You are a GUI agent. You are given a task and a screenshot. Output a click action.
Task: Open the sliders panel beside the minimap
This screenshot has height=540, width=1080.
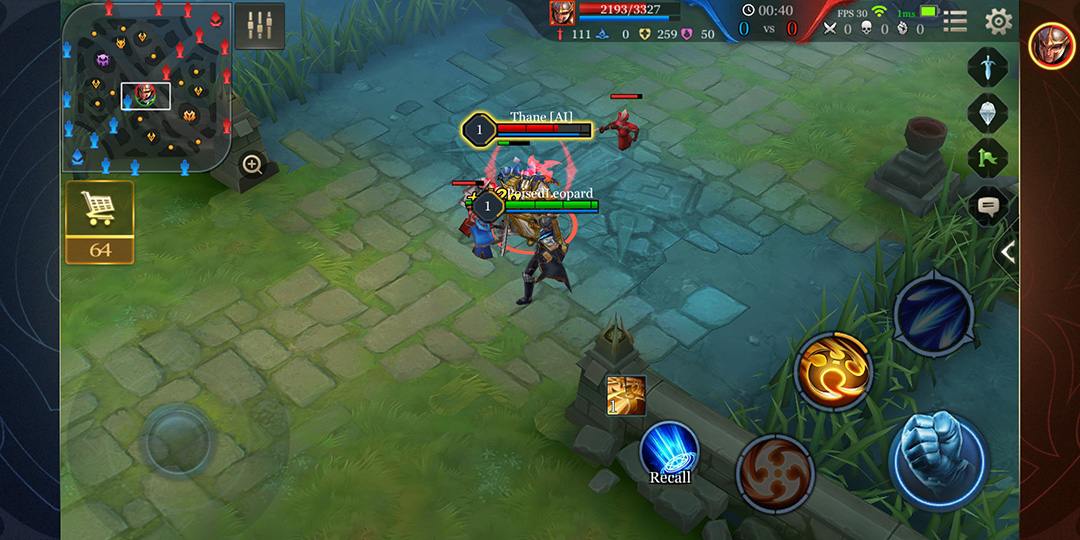(x=260, y=26)
